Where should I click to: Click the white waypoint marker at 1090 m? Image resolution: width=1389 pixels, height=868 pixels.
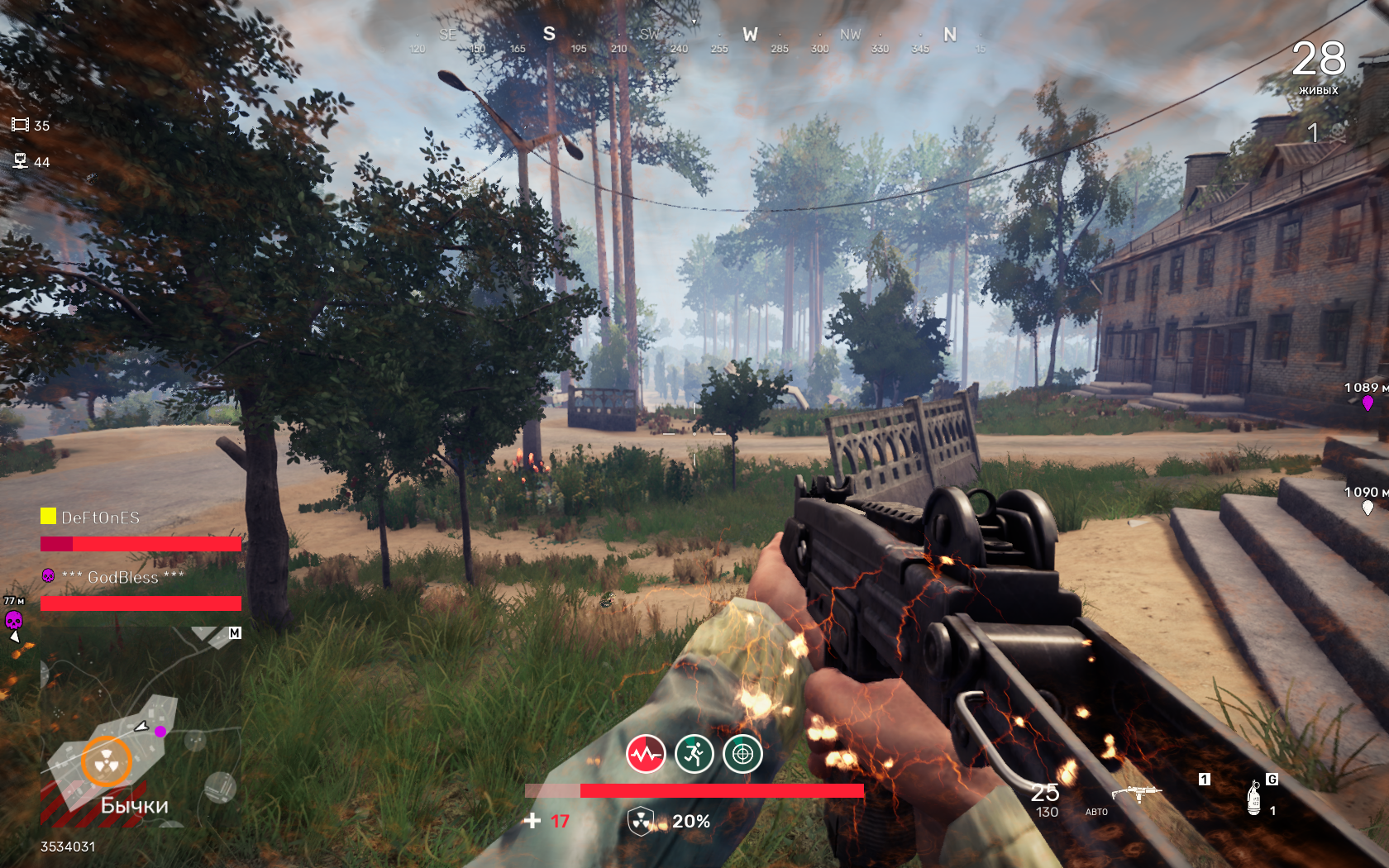click(1368, 507)
